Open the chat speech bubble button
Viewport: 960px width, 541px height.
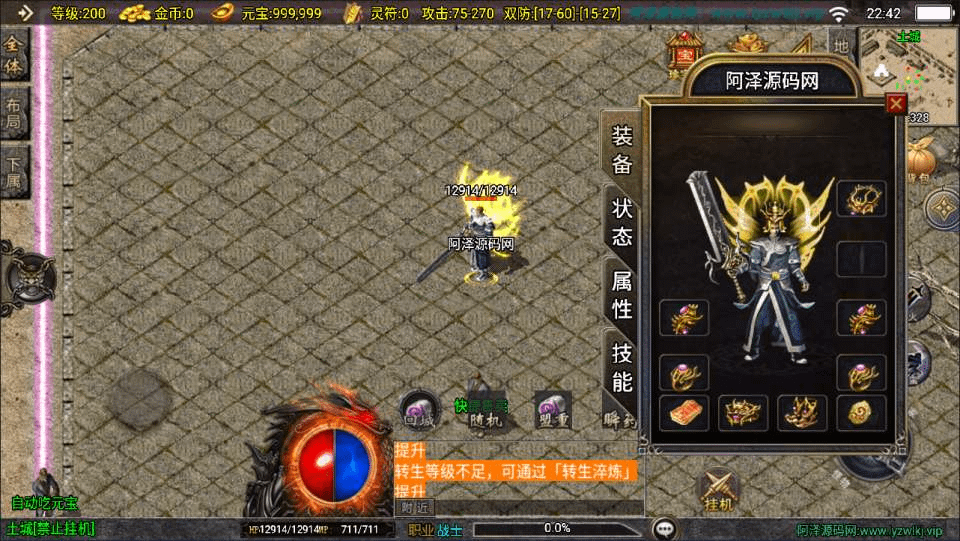pyautogui.click(x=663, y=528)
